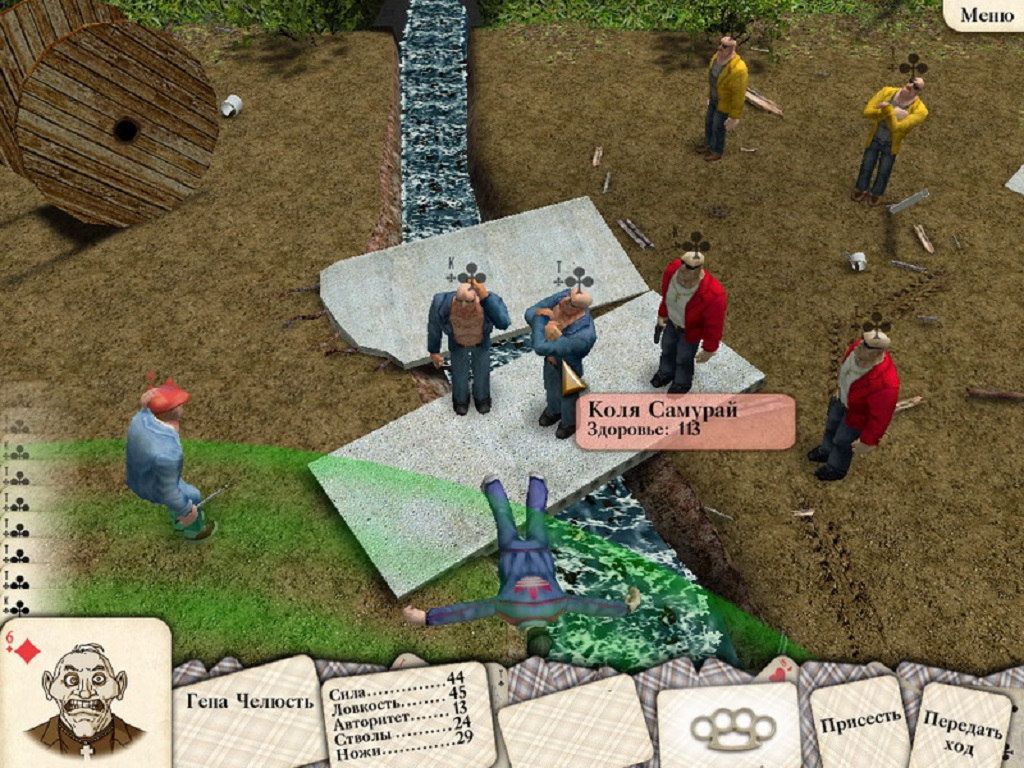Select the brass knuckles weapon card
Screen dimensions: 1024x768
(729, 727)
